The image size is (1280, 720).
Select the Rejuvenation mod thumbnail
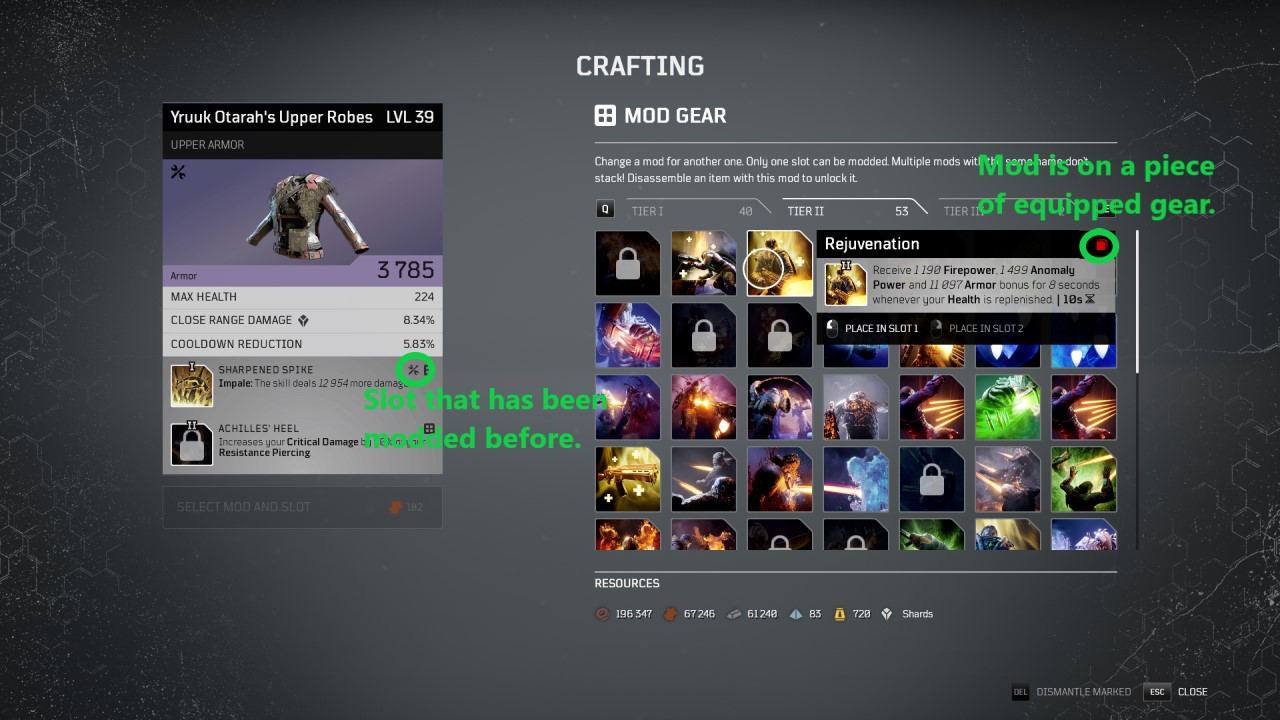[x=779, y=263]
